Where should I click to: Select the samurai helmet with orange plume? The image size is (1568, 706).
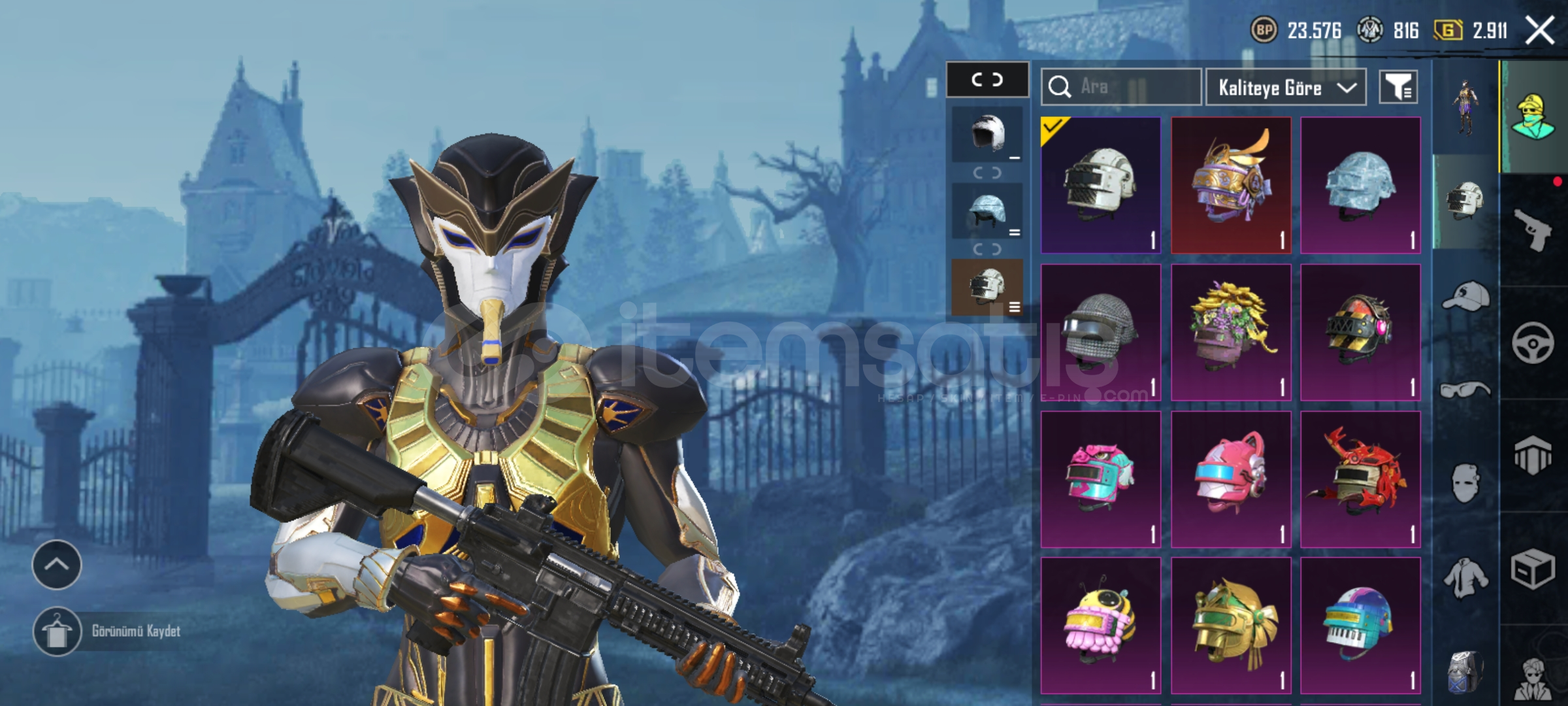click(1231, 185)
